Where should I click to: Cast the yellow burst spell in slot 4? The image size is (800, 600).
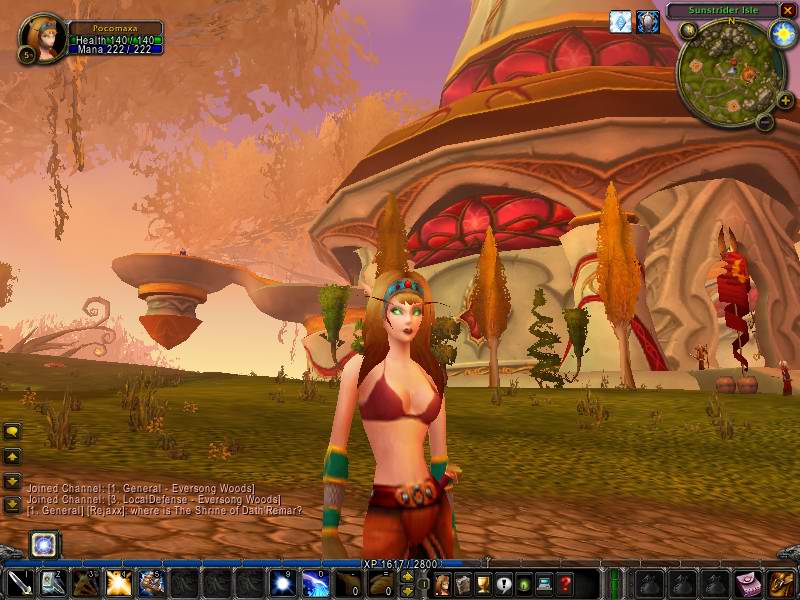118,583
